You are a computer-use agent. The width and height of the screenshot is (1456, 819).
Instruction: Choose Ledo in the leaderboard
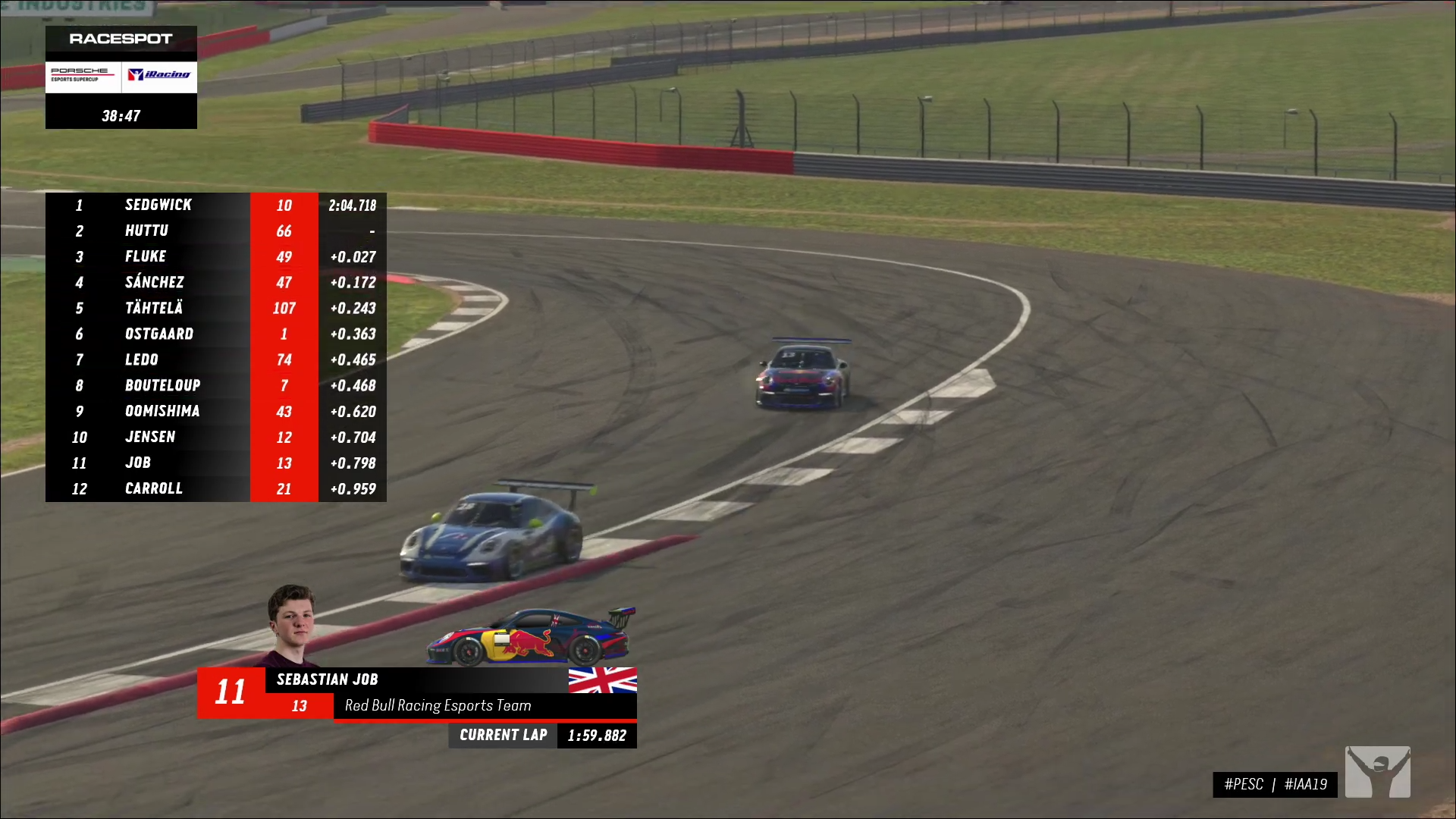click(215, 359)
